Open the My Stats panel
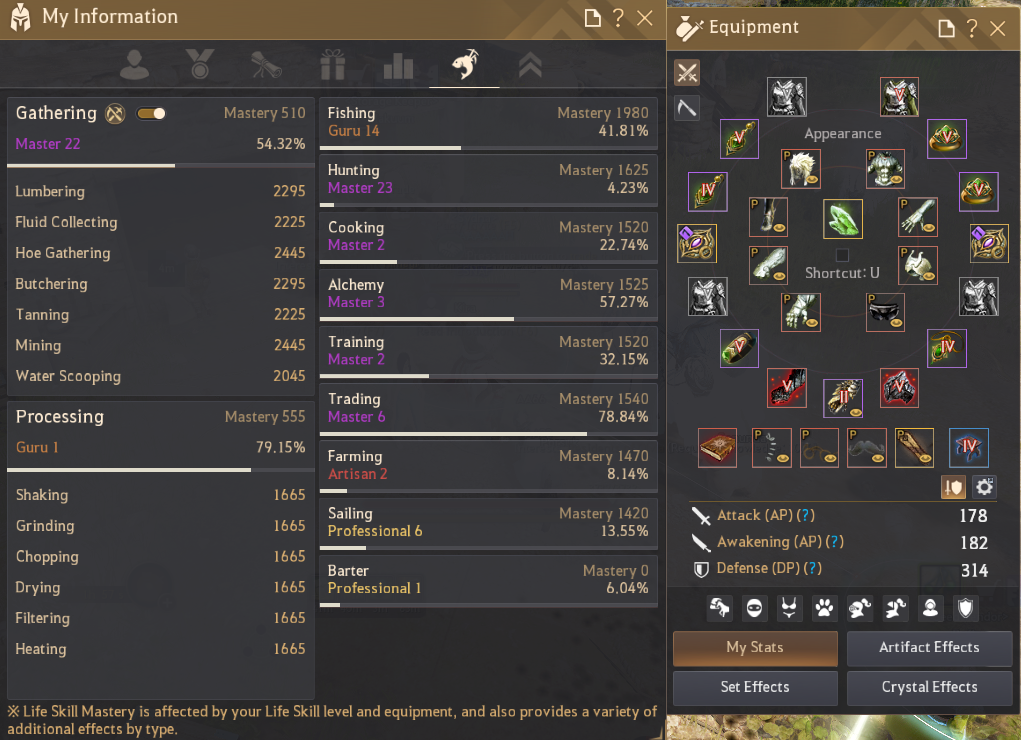The height and width of the screenshot is (740, 1021). pos(755,647)
